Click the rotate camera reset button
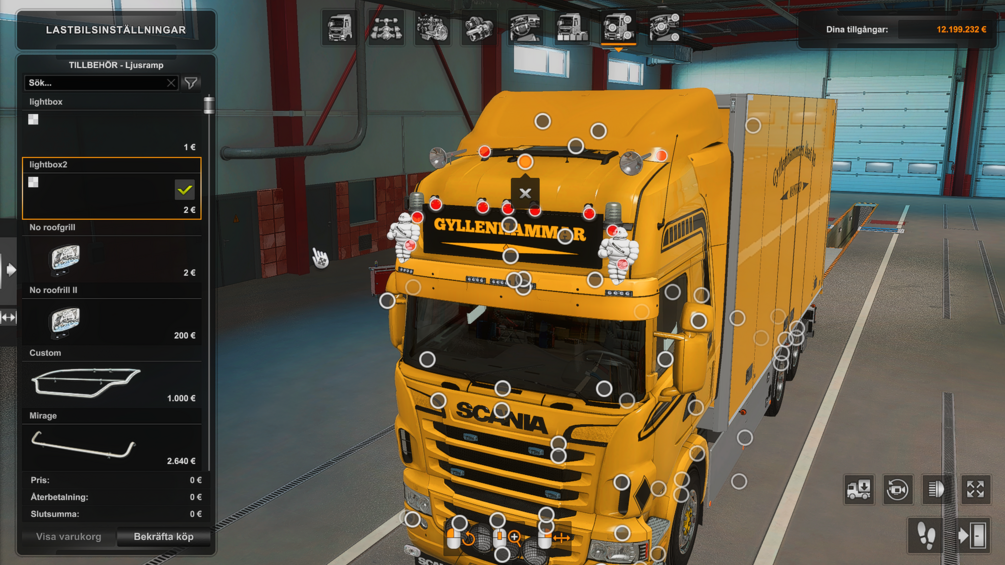This screenshot has height=565, width=1005. coord(897,489)
